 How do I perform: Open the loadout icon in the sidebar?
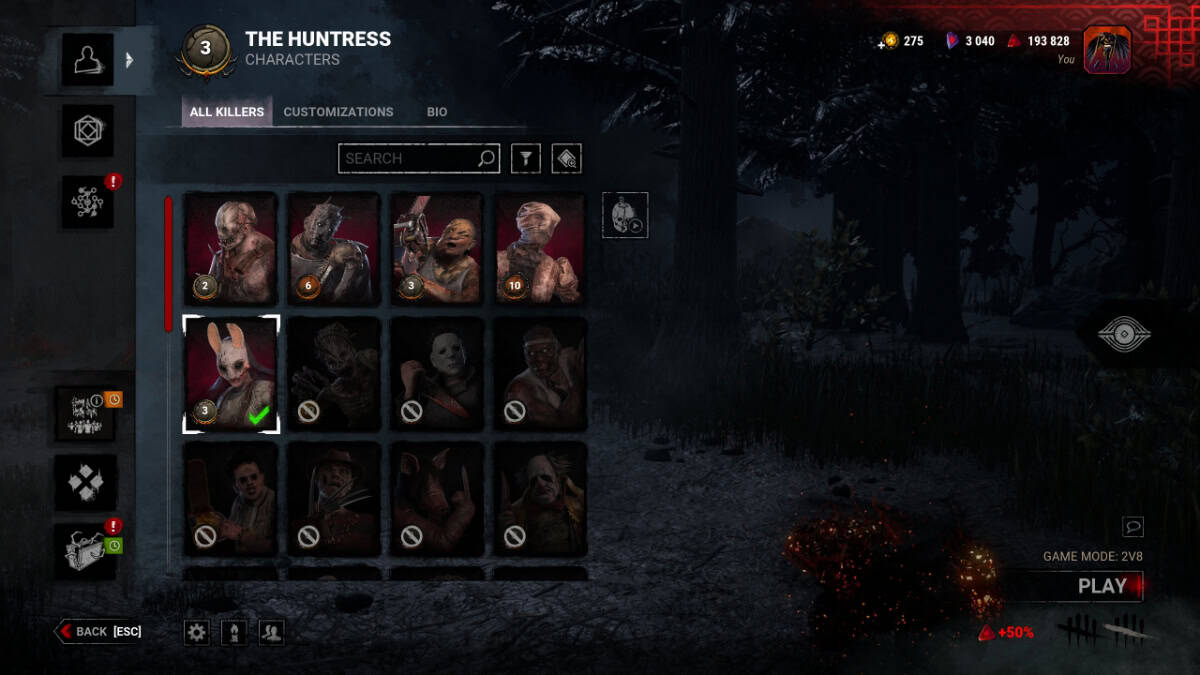click(x=87, y=131)
